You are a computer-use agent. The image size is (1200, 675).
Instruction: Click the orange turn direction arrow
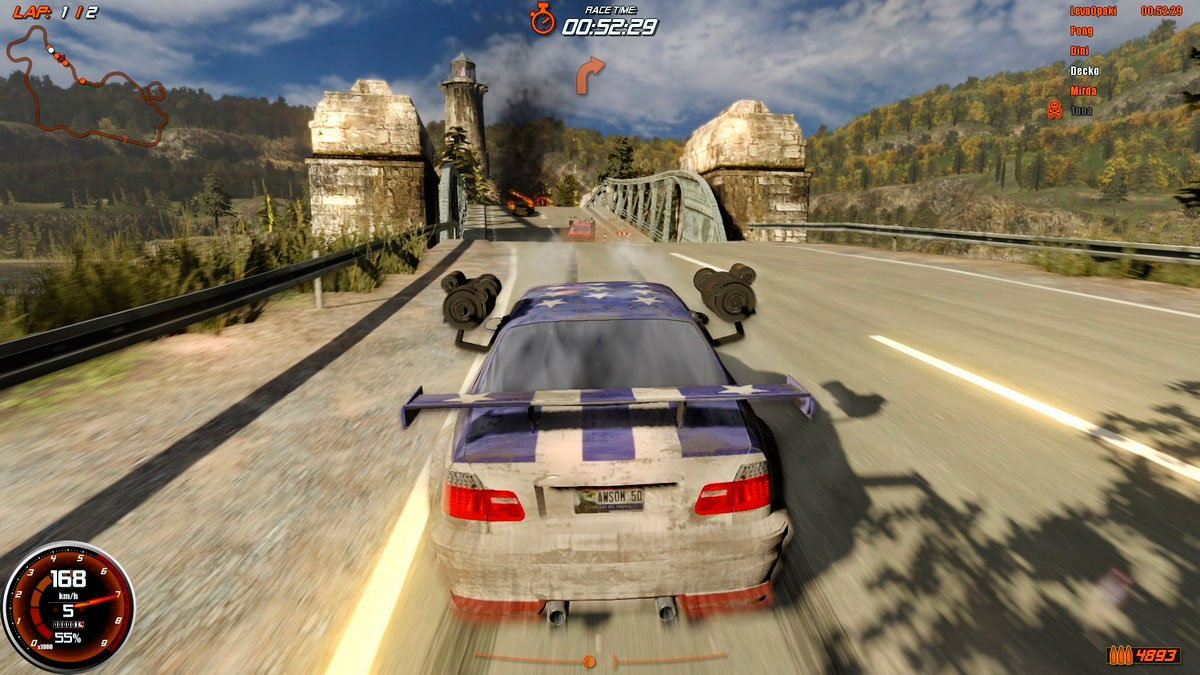point(590,75)
